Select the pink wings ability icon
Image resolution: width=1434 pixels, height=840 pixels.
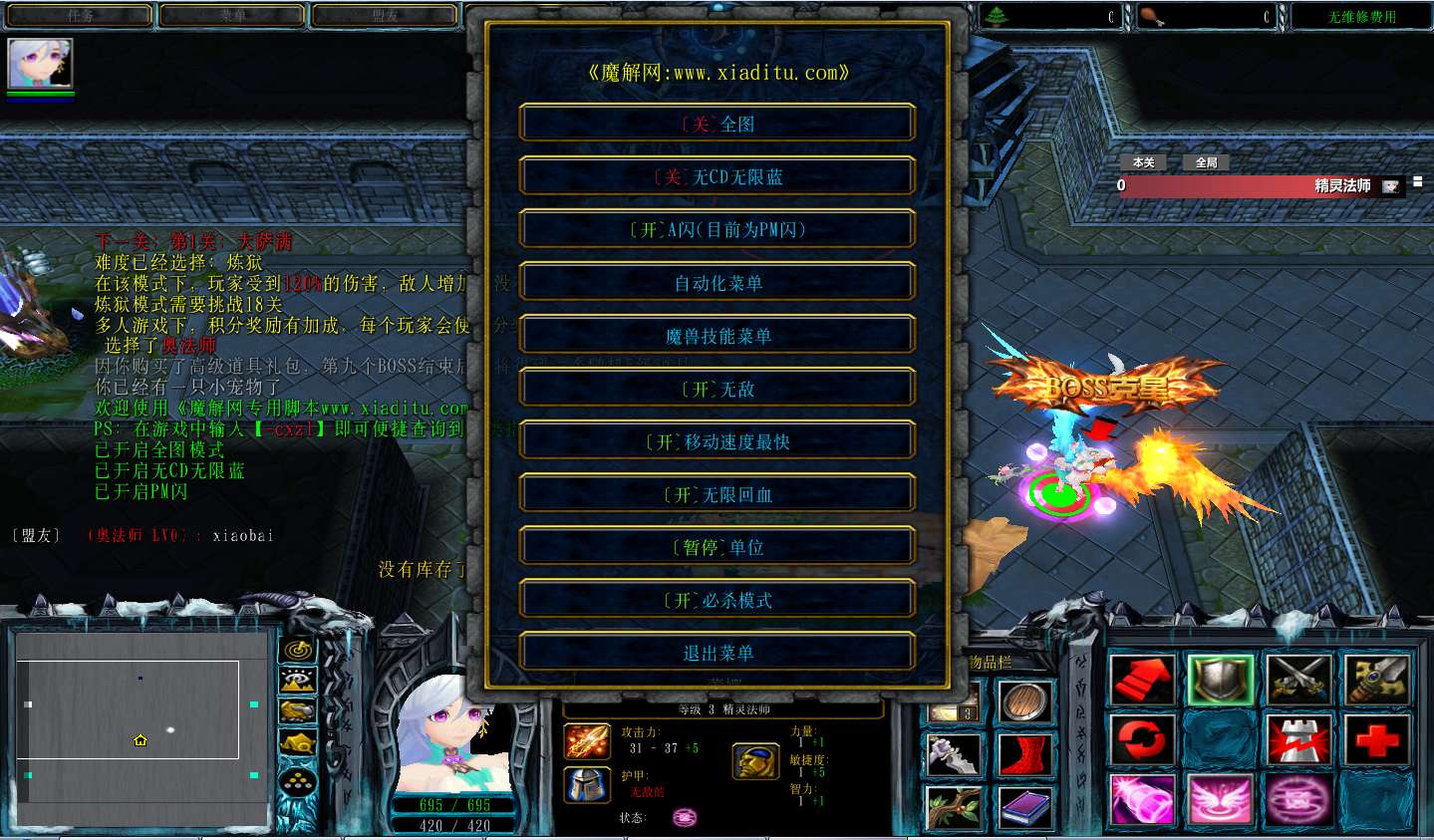coord(1223,799)
